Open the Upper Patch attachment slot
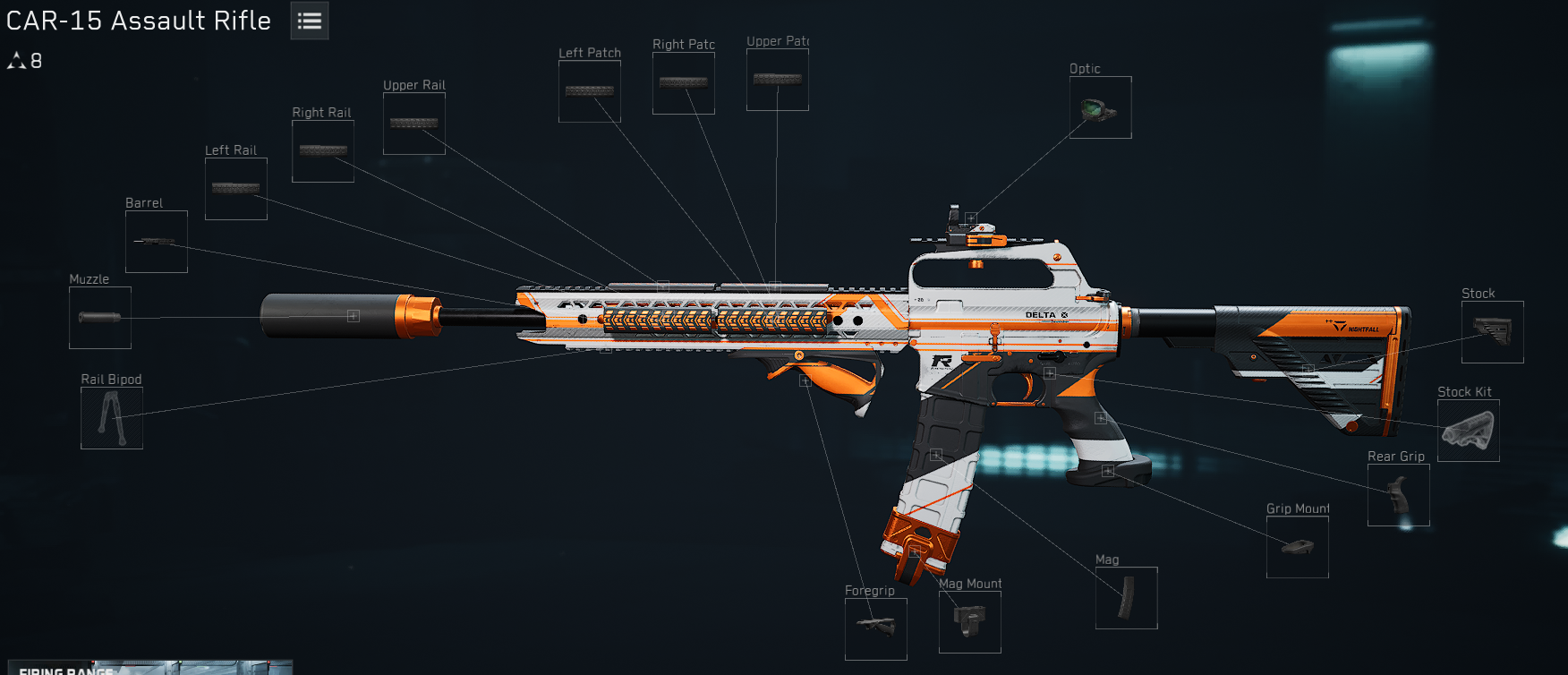The width and height of the screenshot is (1568, 675). [777, 79]
